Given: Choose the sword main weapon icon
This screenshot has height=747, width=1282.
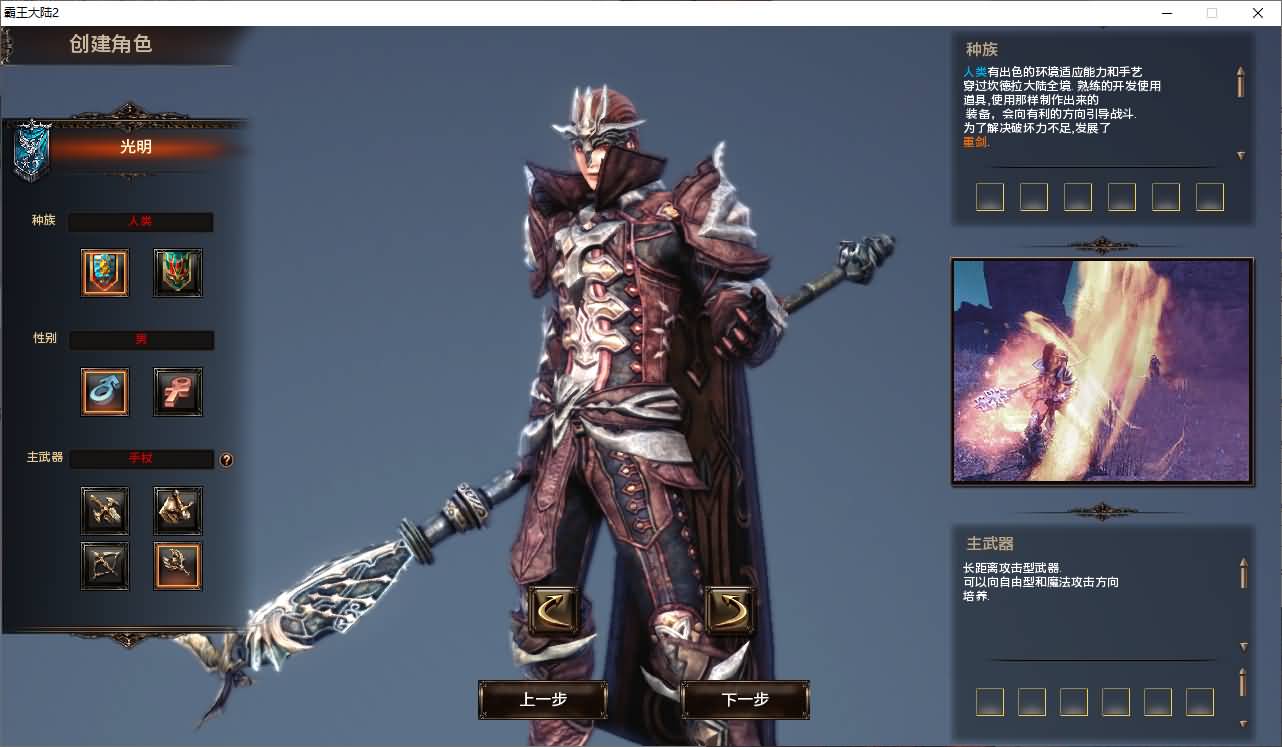Looking at the screenshot, I should click(x=104, y=510).
